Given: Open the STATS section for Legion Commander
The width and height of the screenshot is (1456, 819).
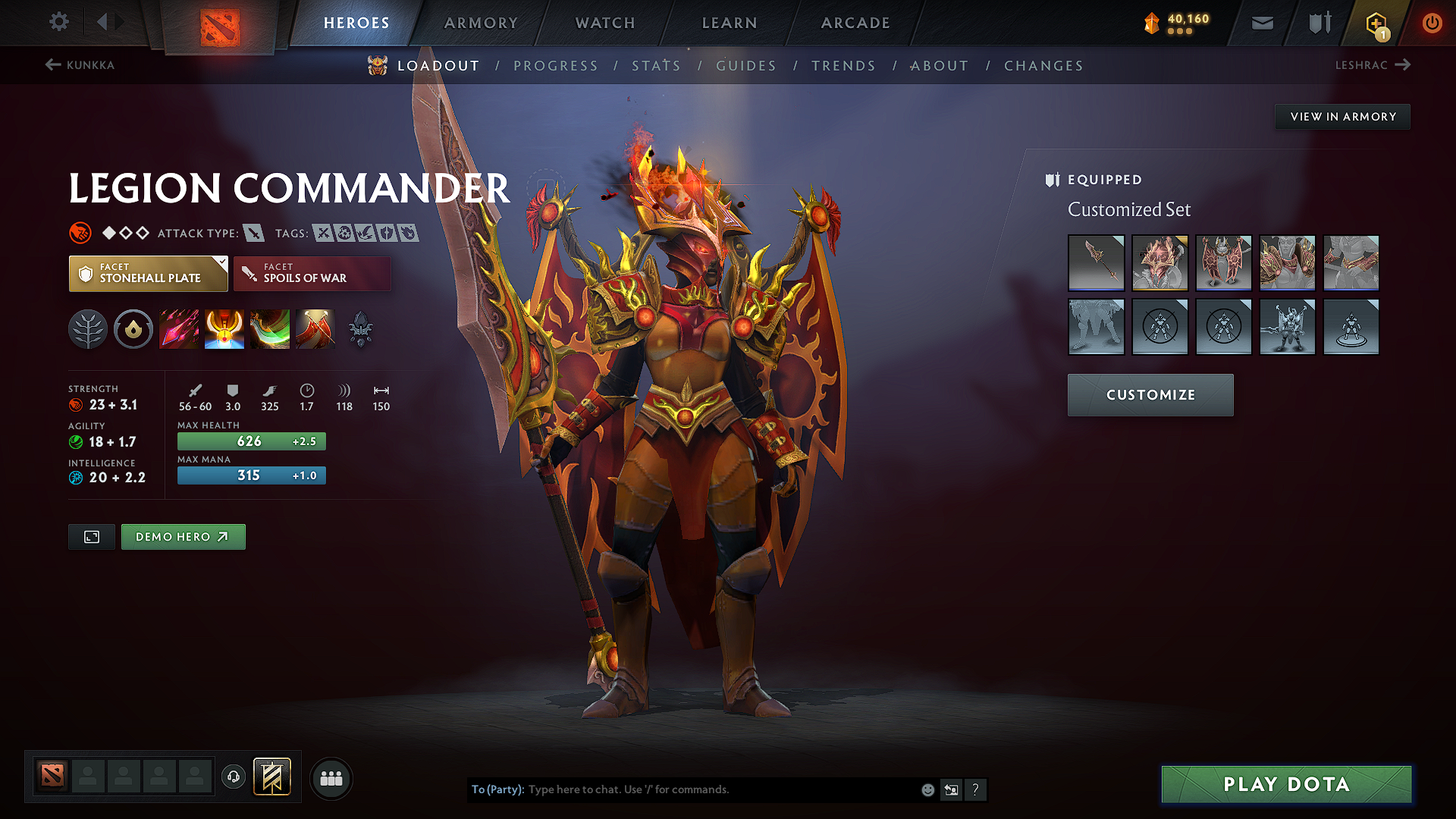Looking at the screenshot, I should tap(656, 66).
